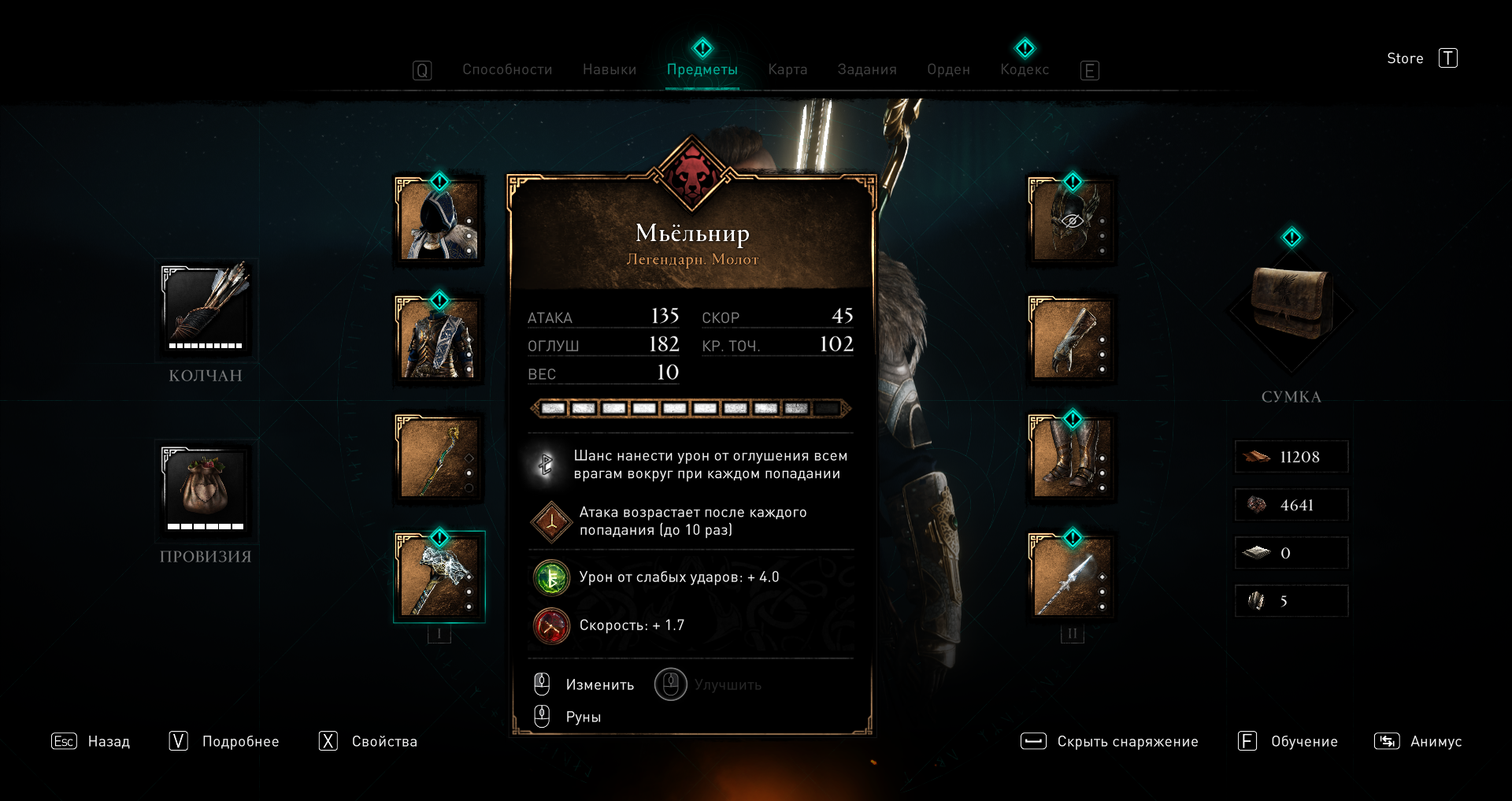Image resolution: width=1512 pixels, height=801 pixels.
Task: Select the Мьёльнир hammer slot
Action: [439, 577]
